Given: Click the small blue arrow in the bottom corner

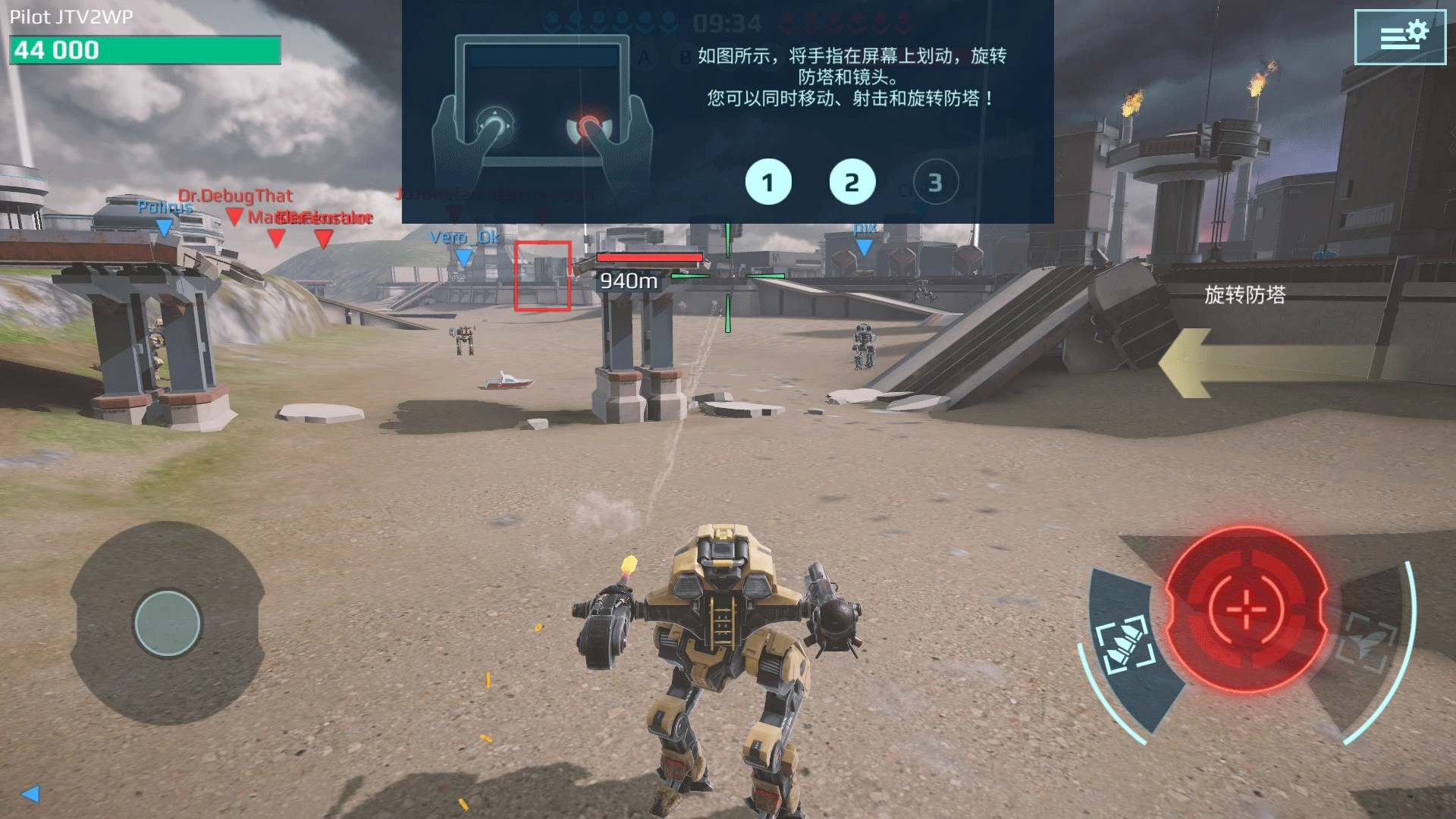Looking at the screenshot, I should click(31, 794).
